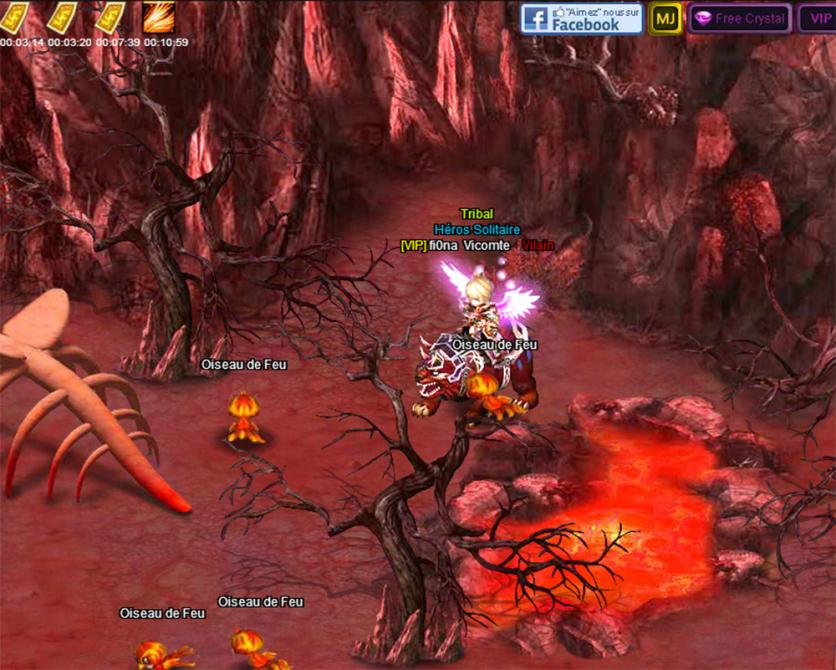Screen dimensions: 836x670
Task: Select the orange slash buff icon
Action: coord(158,17)
